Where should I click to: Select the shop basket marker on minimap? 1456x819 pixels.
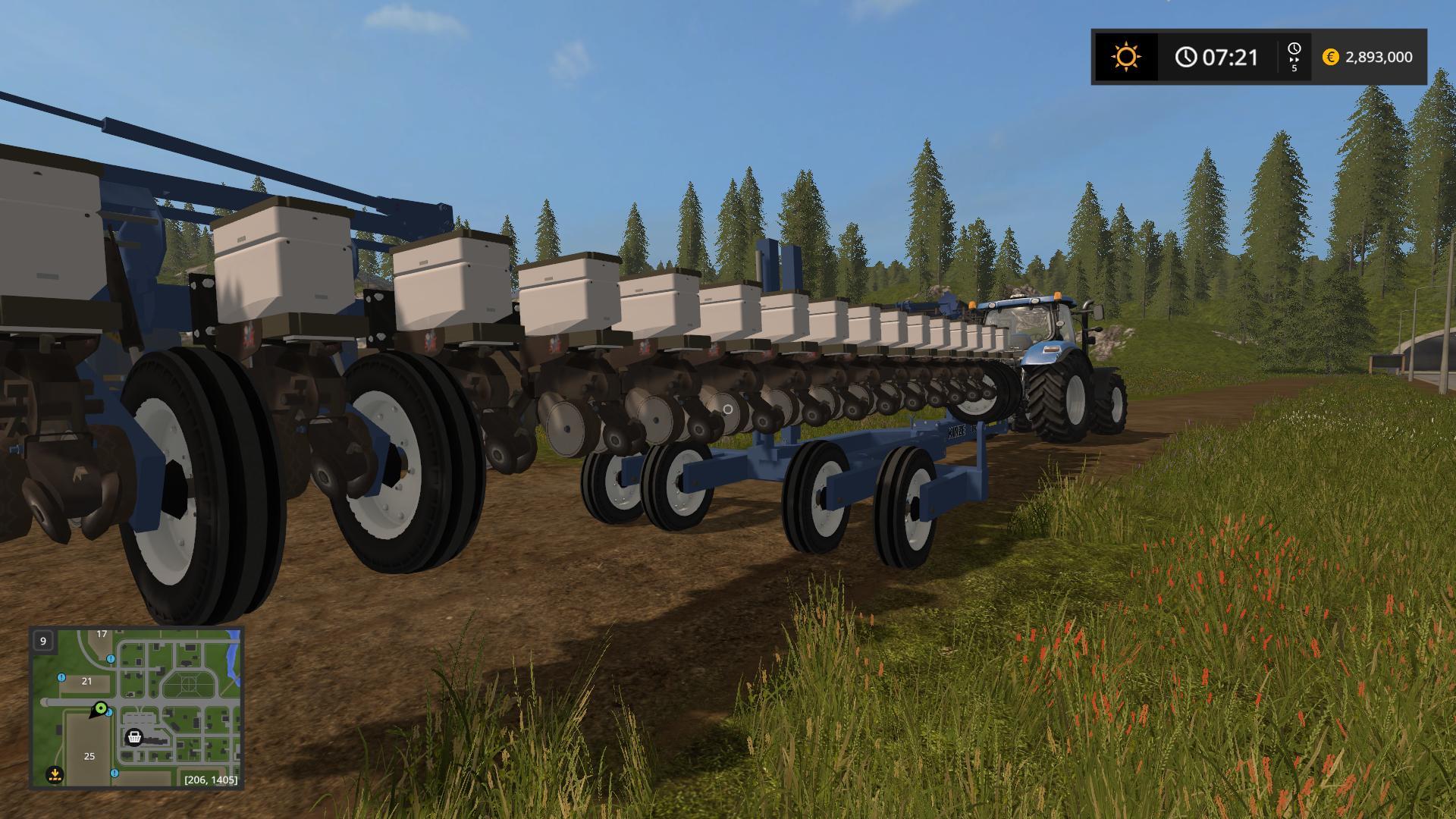pyautogui.click(x=134, y=736)
